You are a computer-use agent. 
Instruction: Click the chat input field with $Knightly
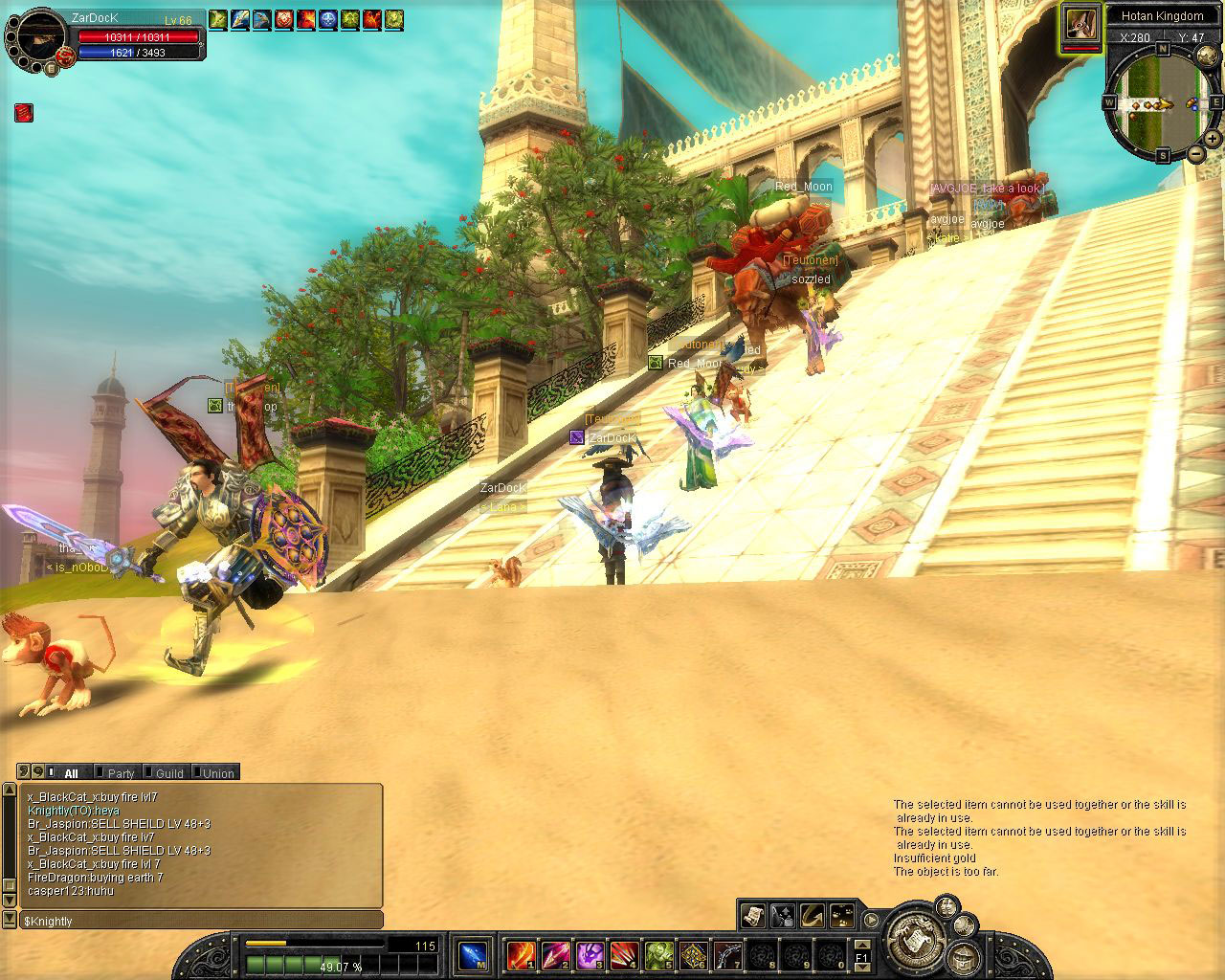click(201, 921)
